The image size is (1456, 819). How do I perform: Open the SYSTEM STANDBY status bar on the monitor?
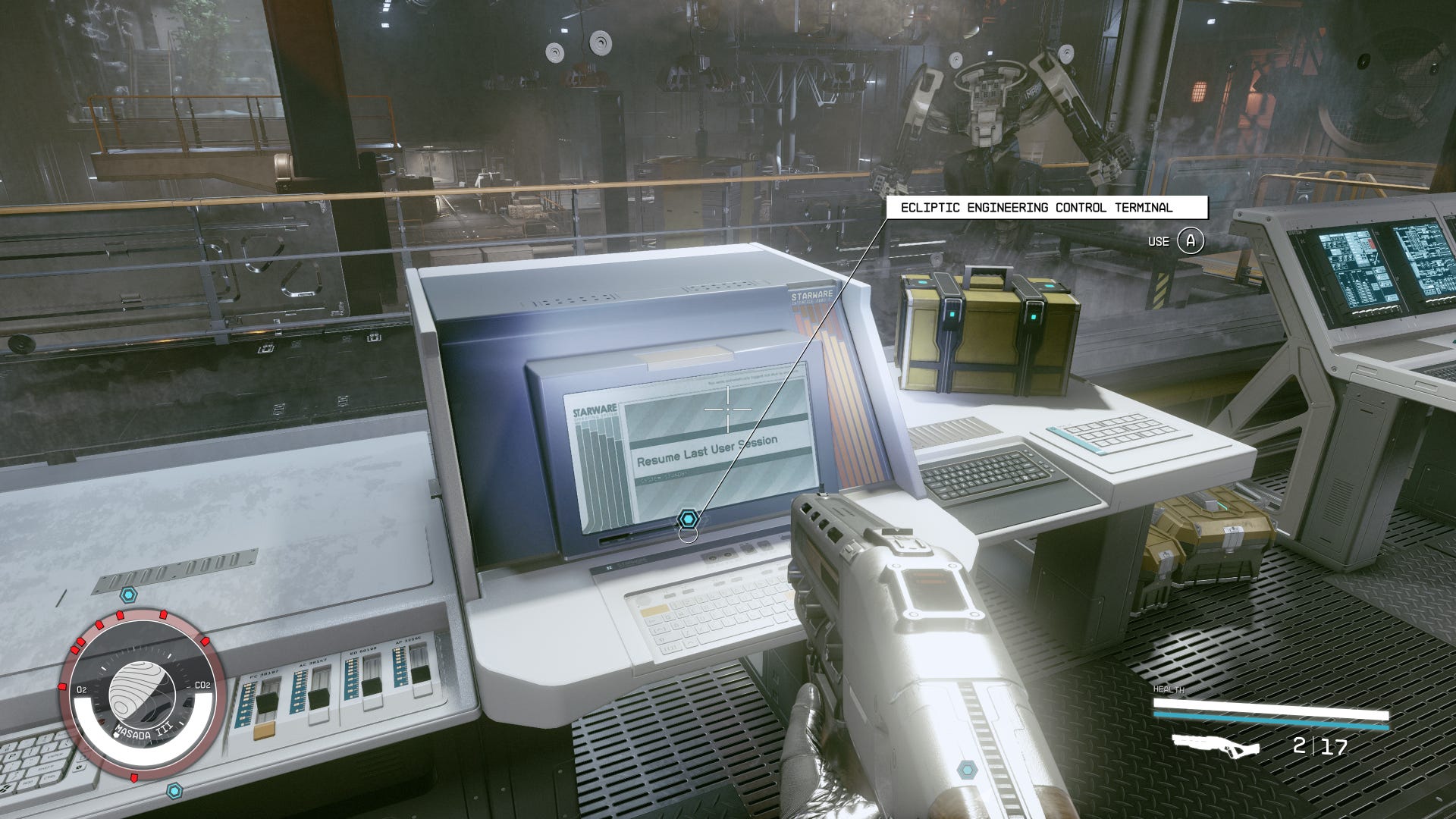[663, 478]
